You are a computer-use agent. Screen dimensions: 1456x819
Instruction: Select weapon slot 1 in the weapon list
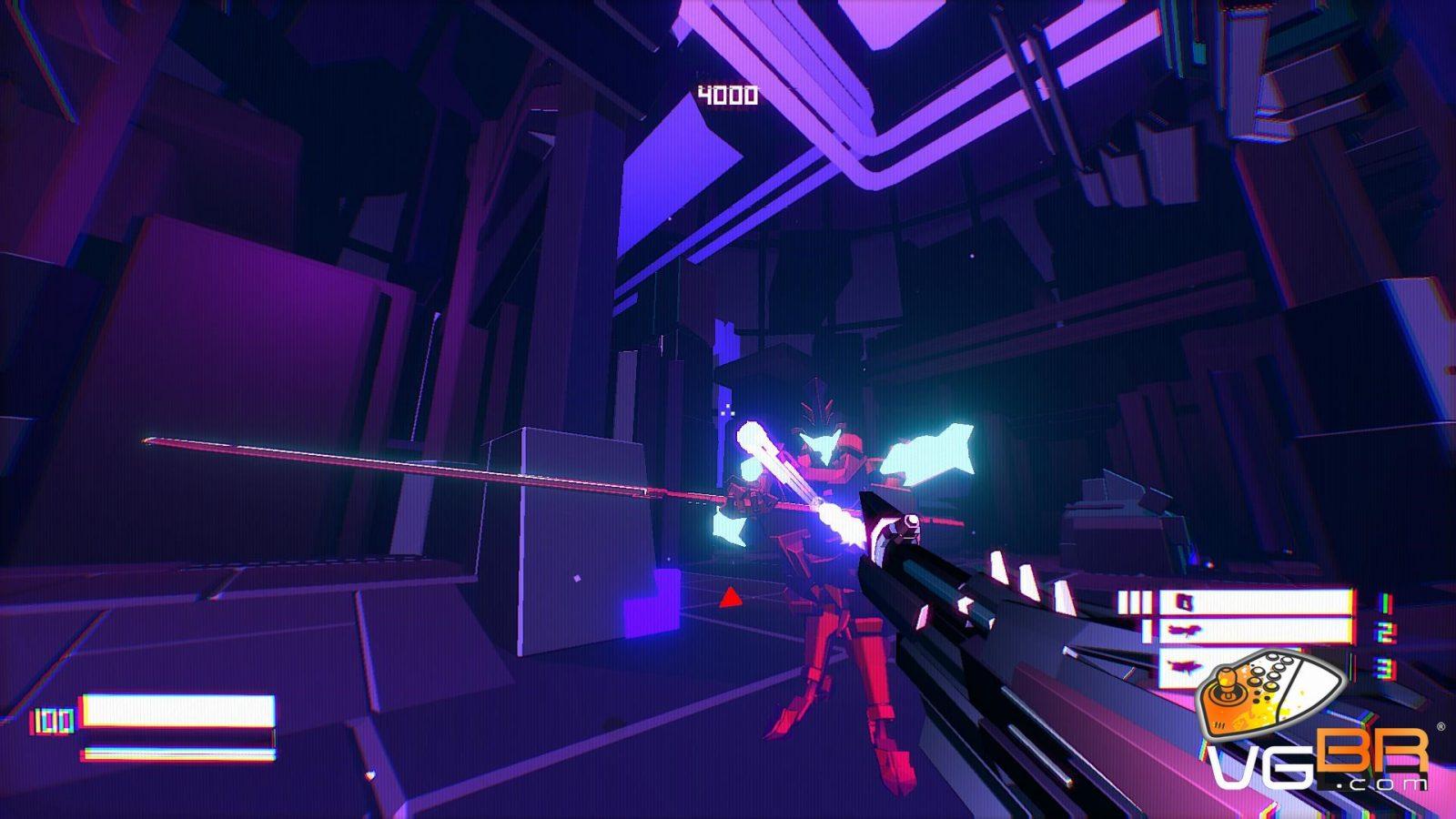(x=1254, y=602)
